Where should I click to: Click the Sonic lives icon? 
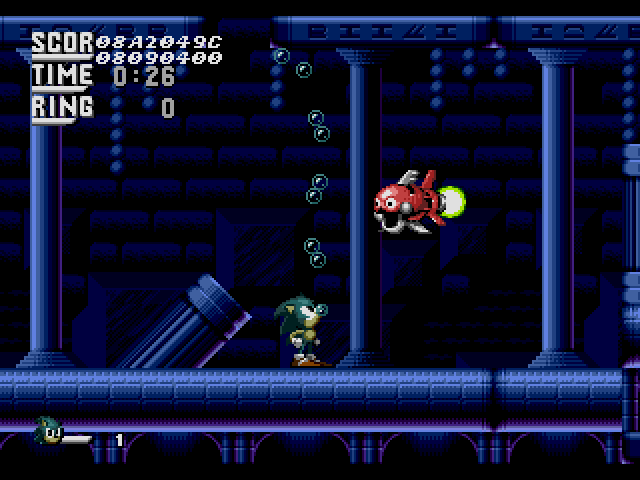click(x=49, y=432)
